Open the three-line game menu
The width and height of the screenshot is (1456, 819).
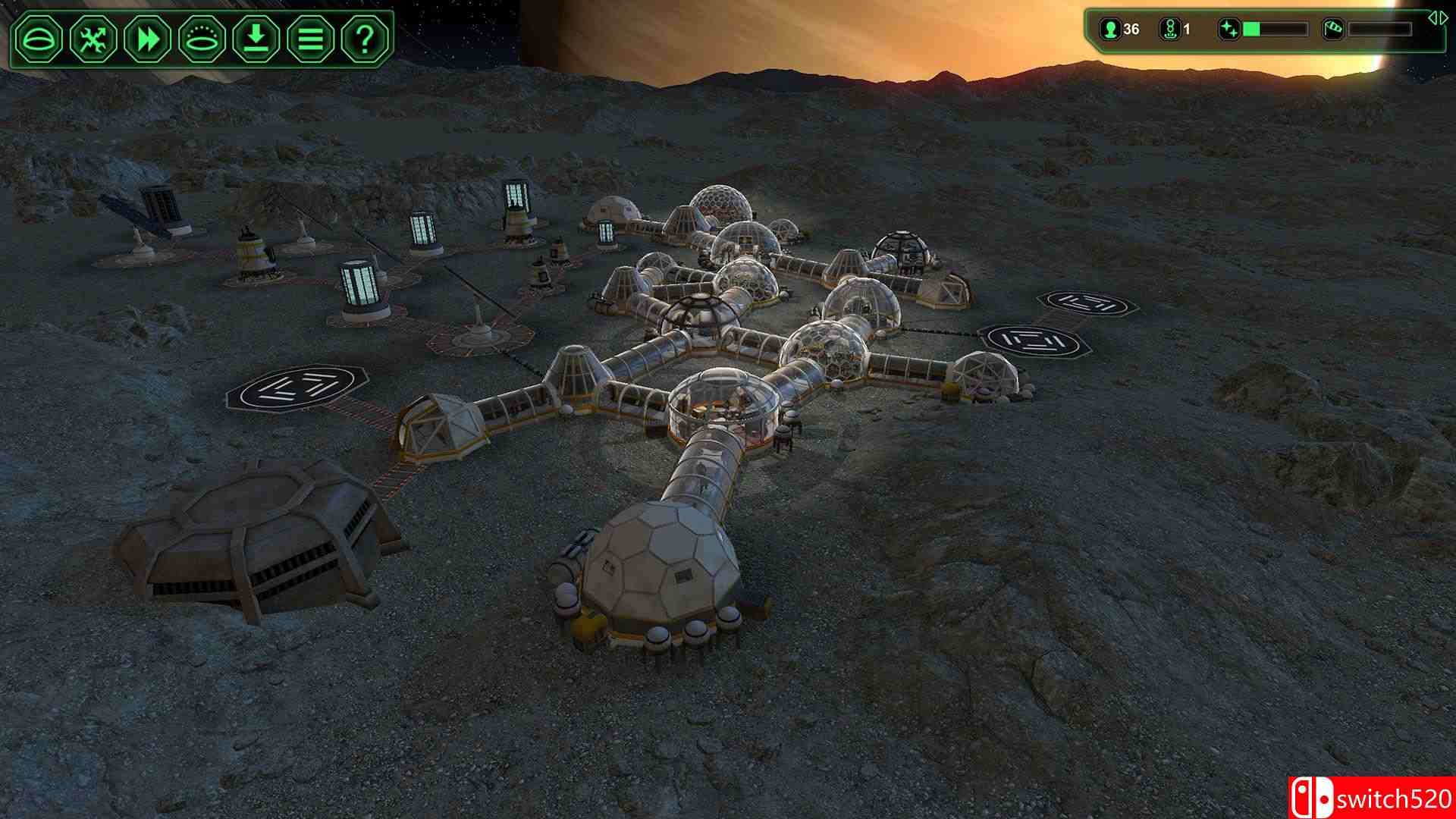tap(310, 39)
